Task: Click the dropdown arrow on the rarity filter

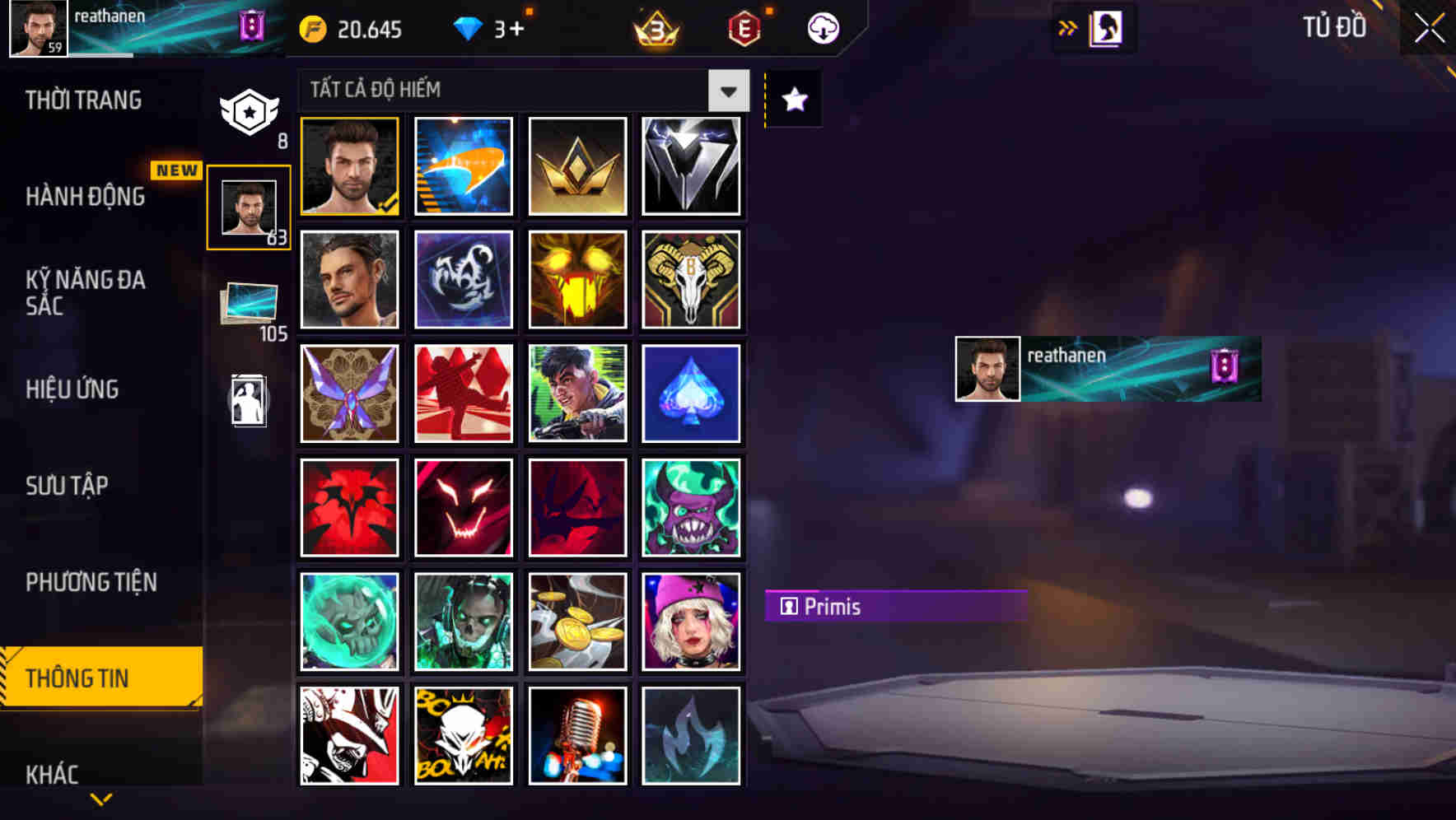Action: coord(728,91)
